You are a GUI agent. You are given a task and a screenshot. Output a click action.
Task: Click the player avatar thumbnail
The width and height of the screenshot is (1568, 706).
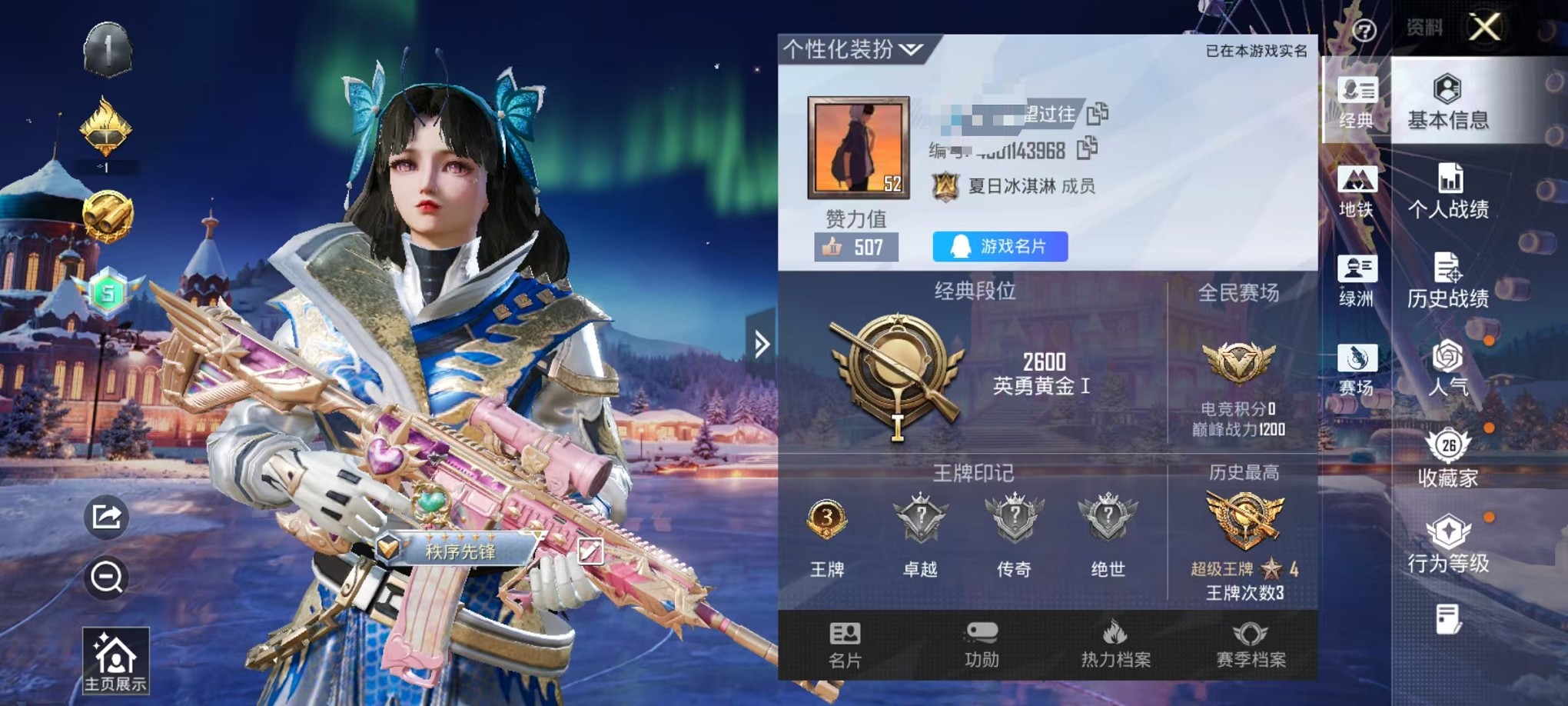click(859, 147)
